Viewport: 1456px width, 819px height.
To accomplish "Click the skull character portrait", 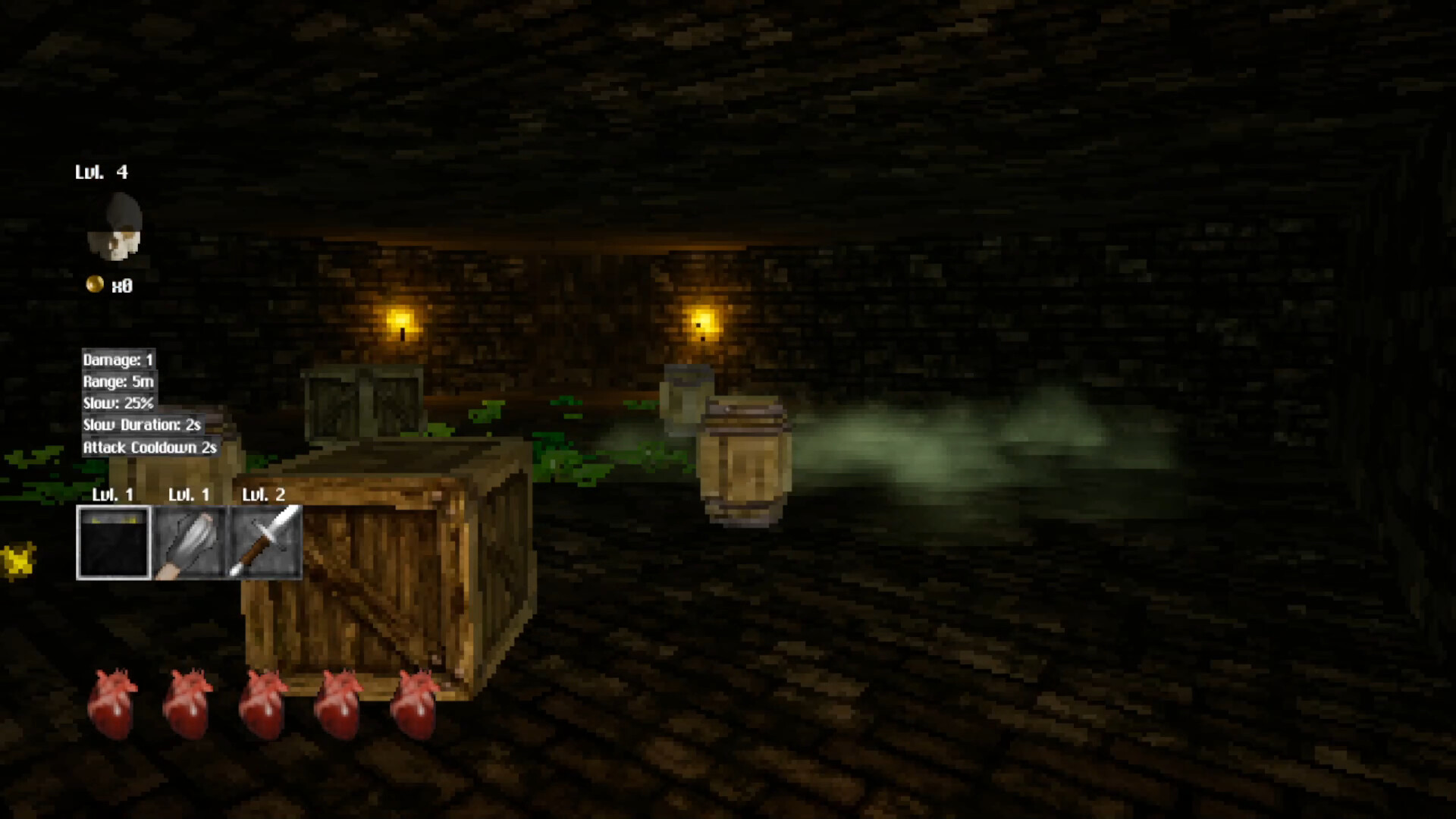I will [x=115, y=227].
